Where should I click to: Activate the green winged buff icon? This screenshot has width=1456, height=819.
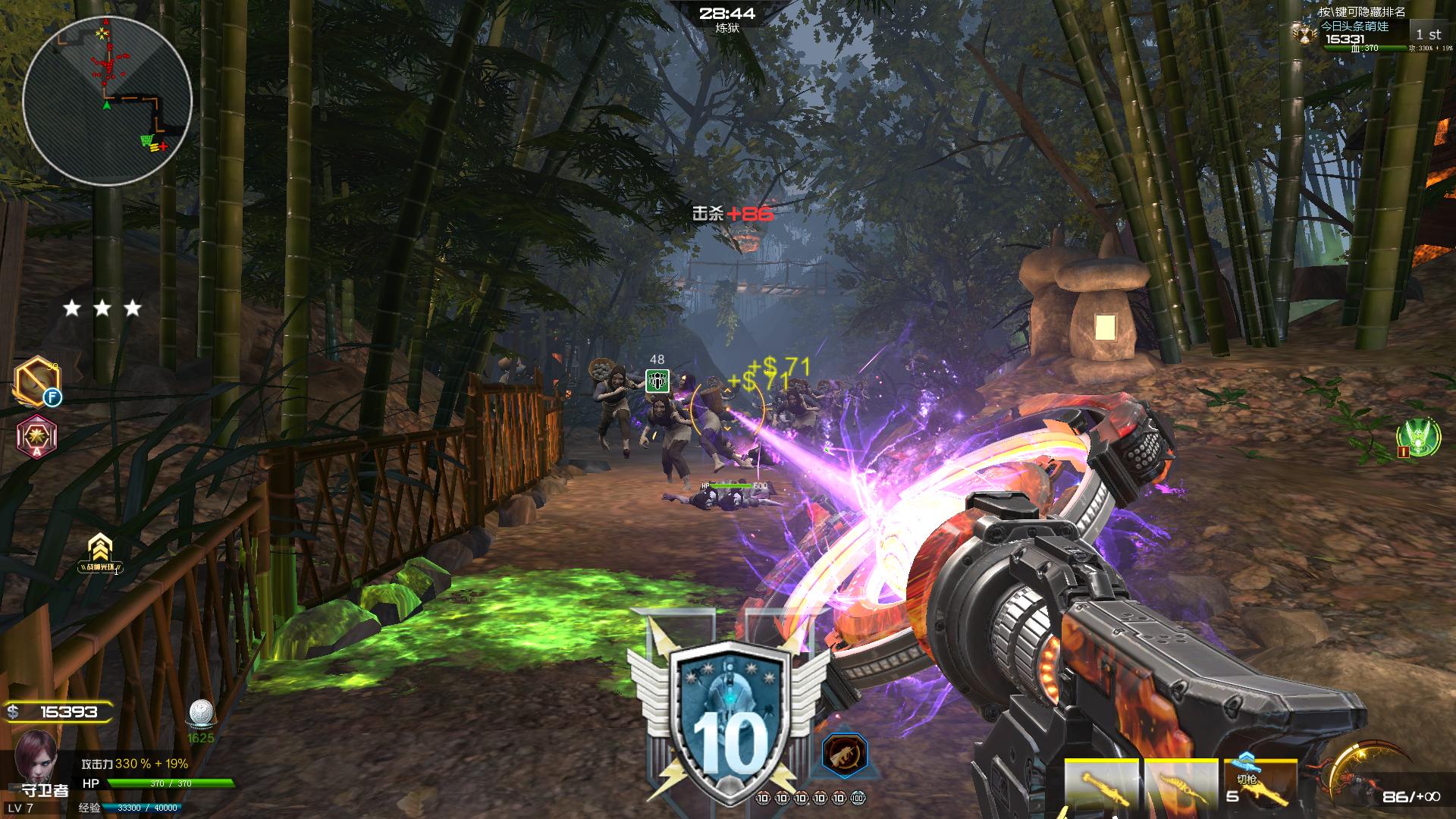click(x=1419, y=438)
